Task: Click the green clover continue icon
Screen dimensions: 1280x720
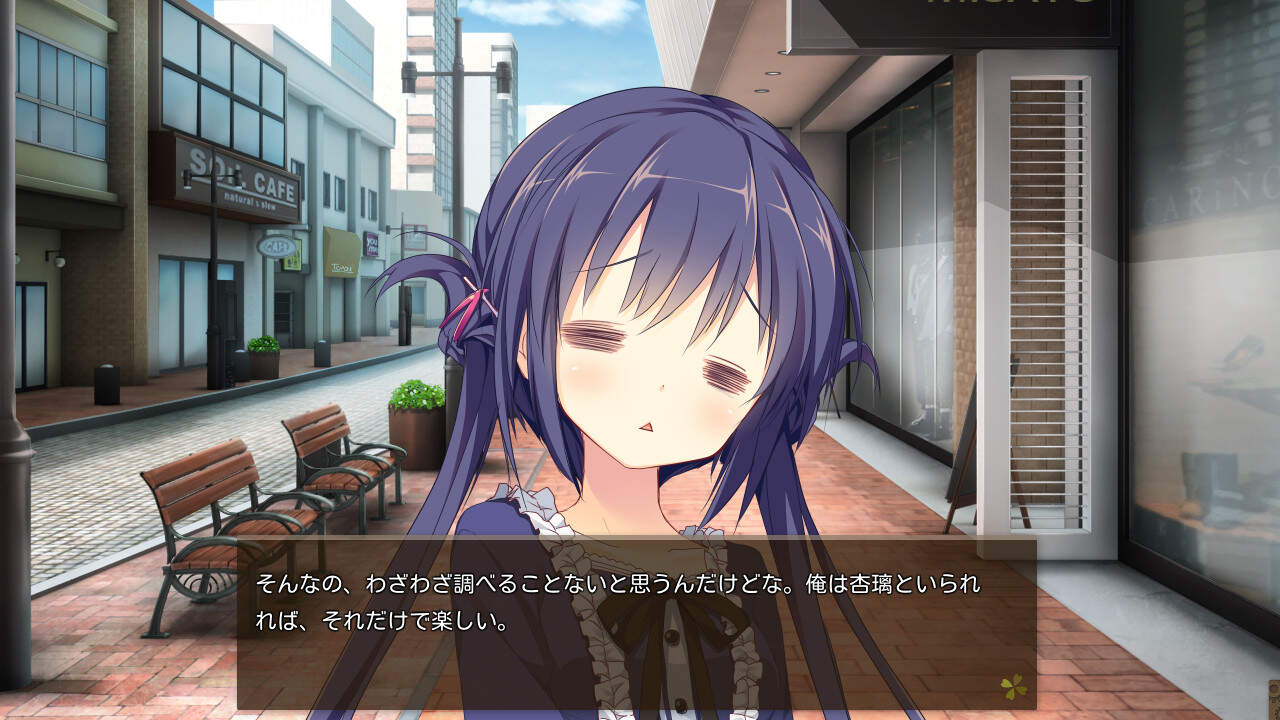Action: (x=1013, y=687)
